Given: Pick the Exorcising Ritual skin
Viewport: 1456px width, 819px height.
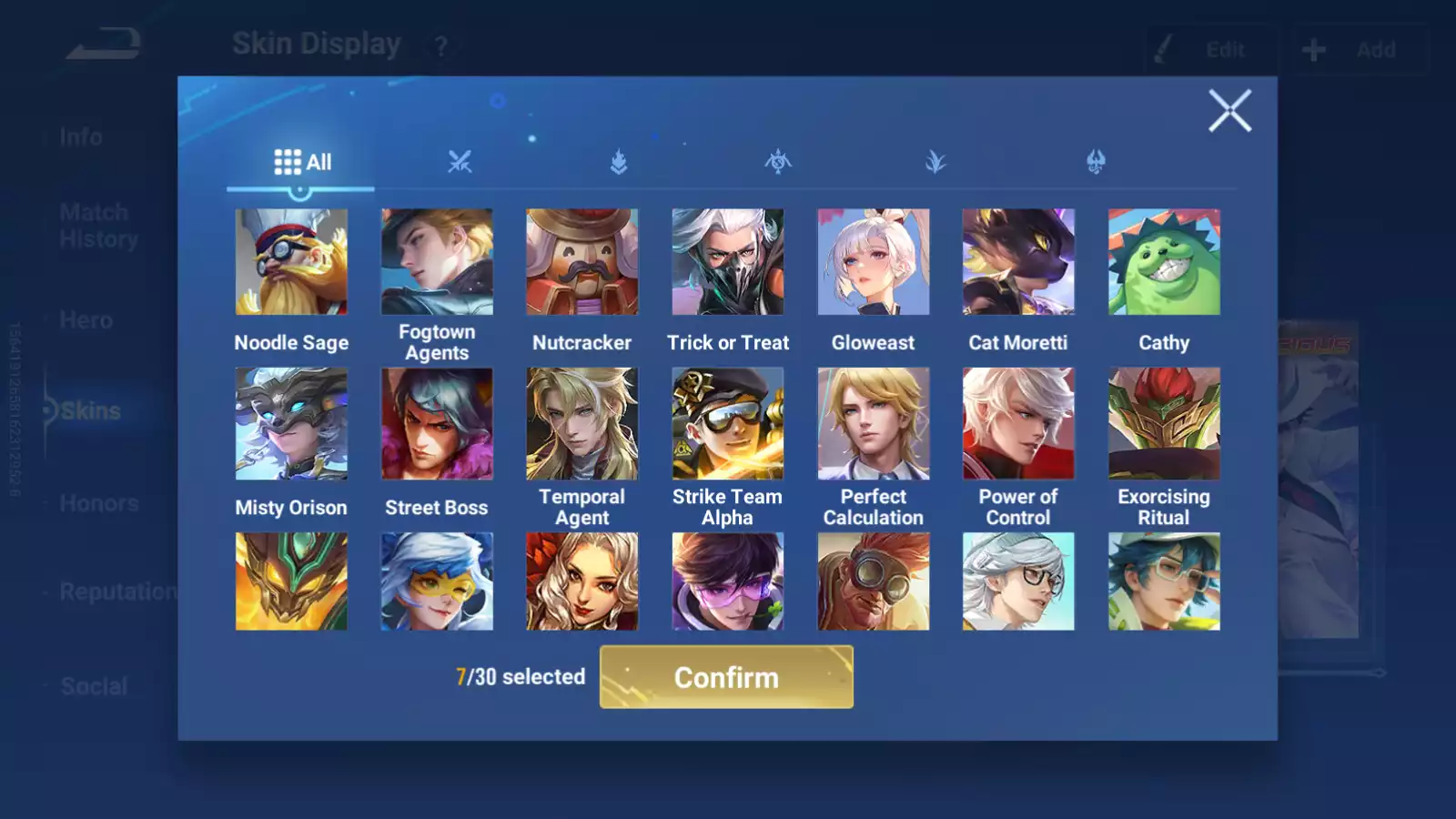Looking at the screenshot, I should [x=1164, y=423].
